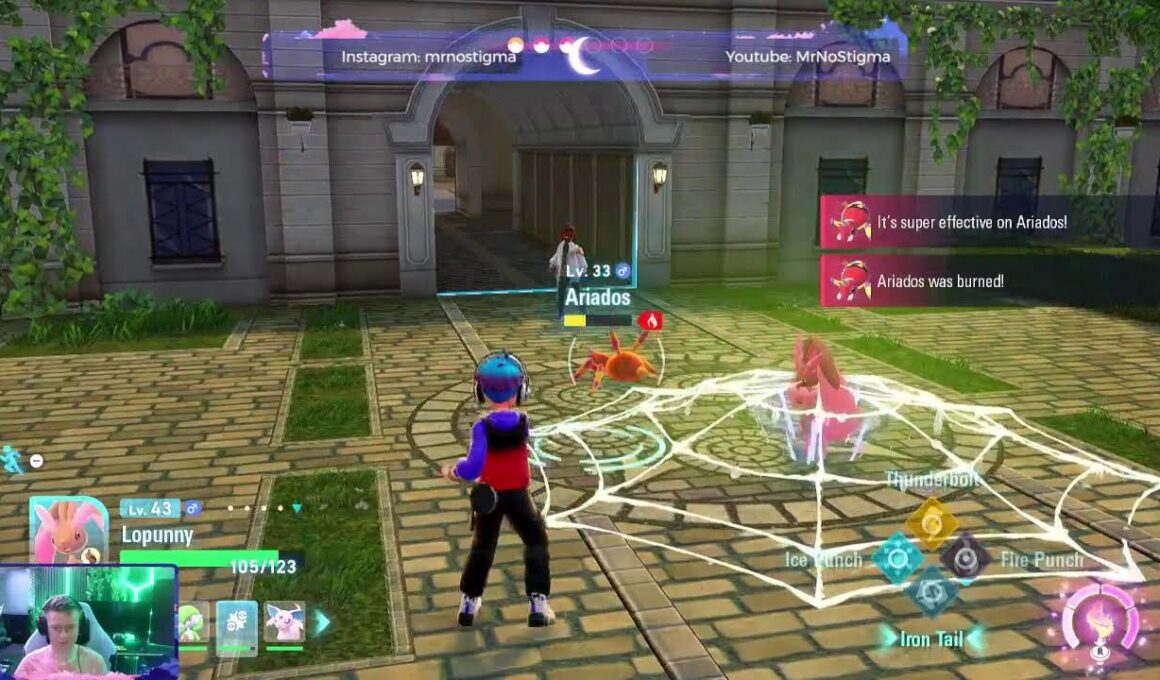Choose the Fire Punch move
This screenshot has width=1160, height=680.
point(966,558)
